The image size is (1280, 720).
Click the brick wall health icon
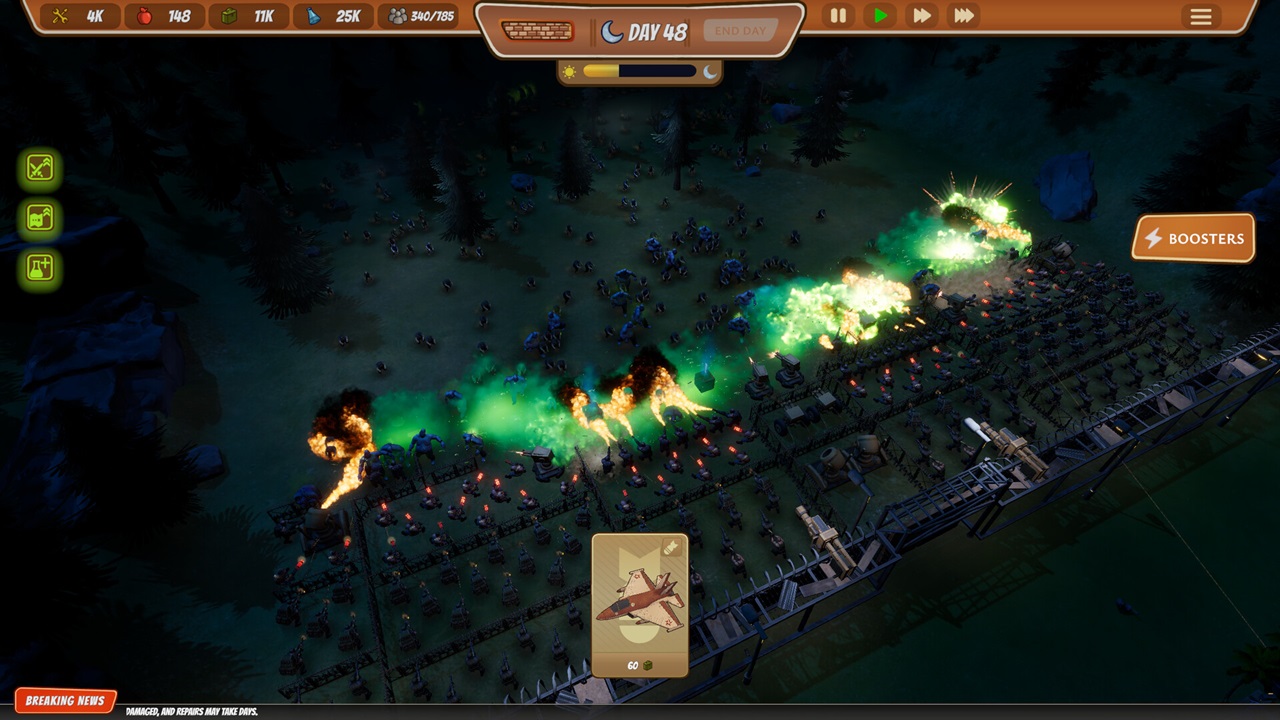tap(538, 31)
